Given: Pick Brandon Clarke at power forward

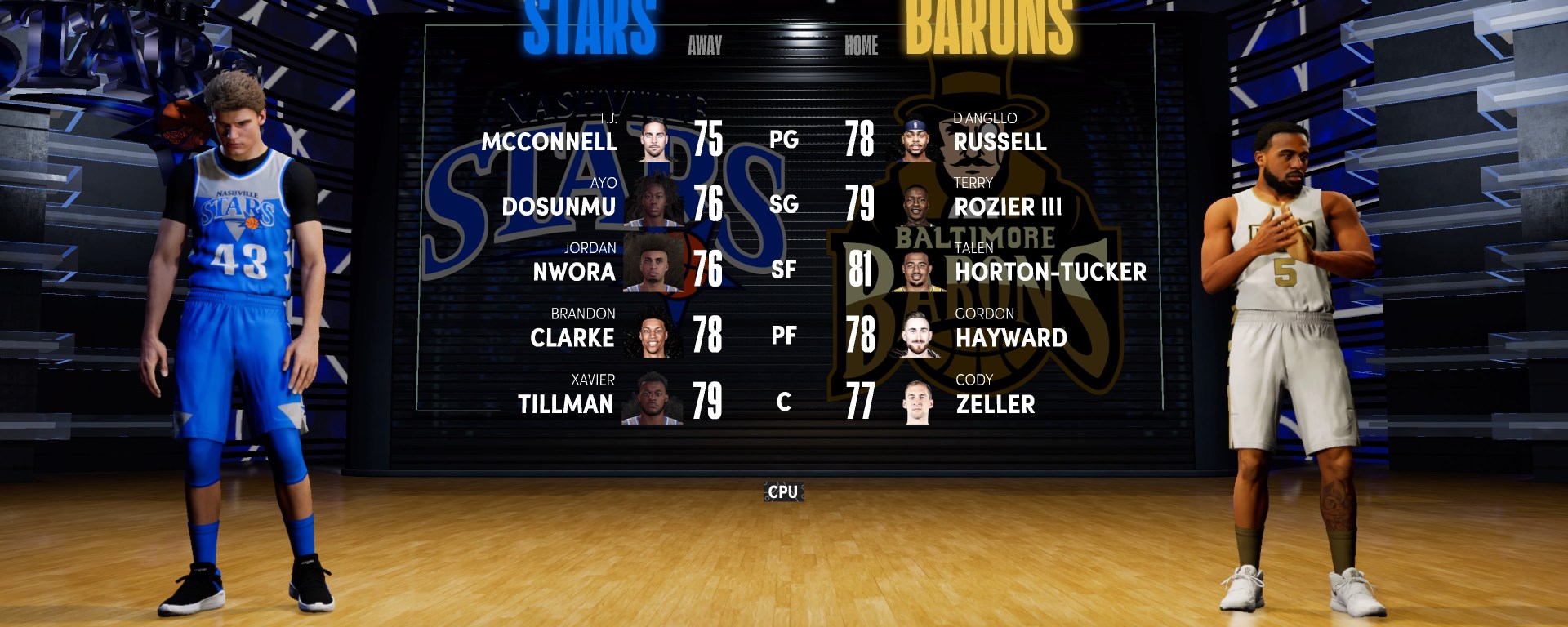Looking at the screenshot, I should pyautogui.click(x=572, y=337).
